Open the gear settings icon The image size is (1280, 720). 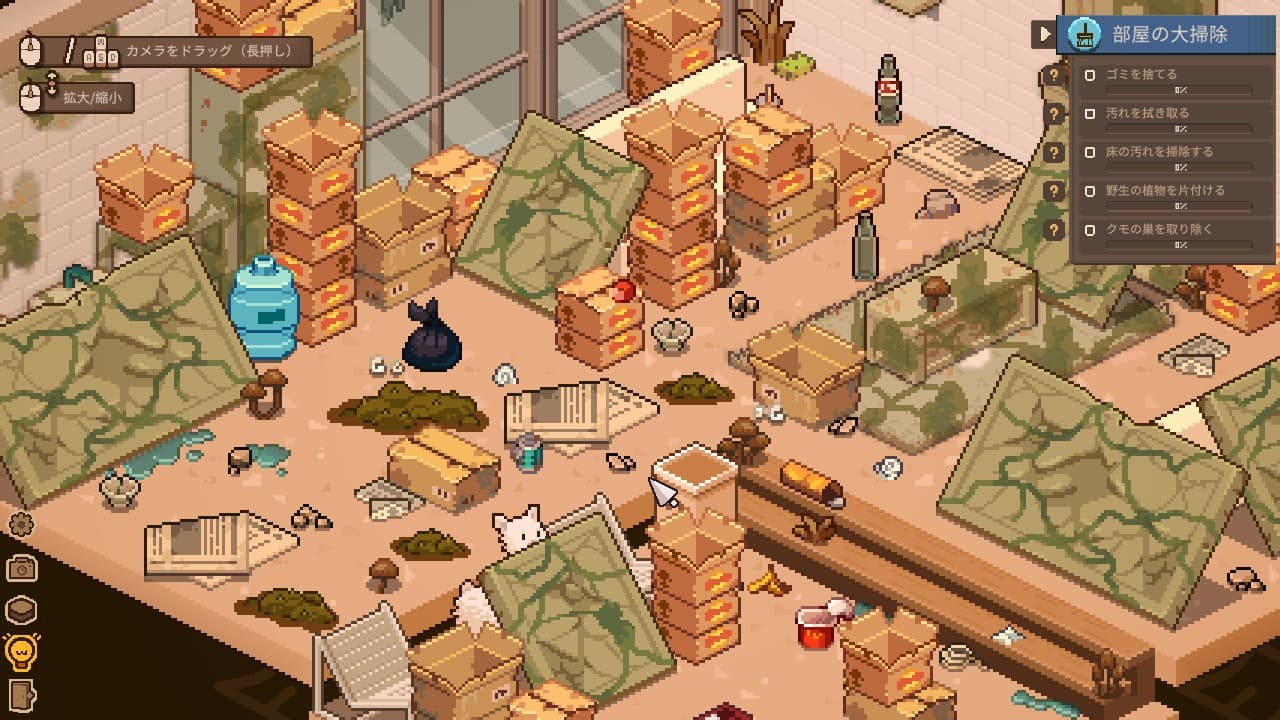pos(21,523)
